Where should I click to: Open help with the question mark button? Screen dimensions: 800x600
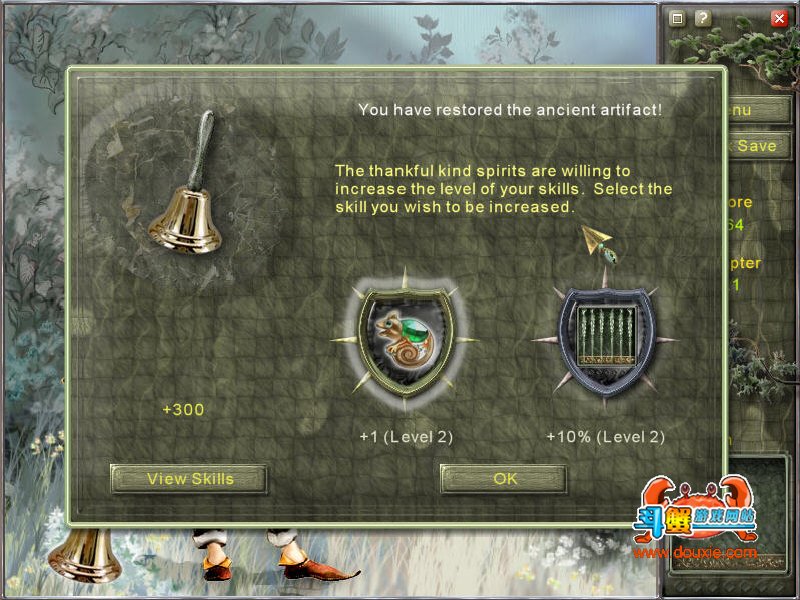point(702,18)
